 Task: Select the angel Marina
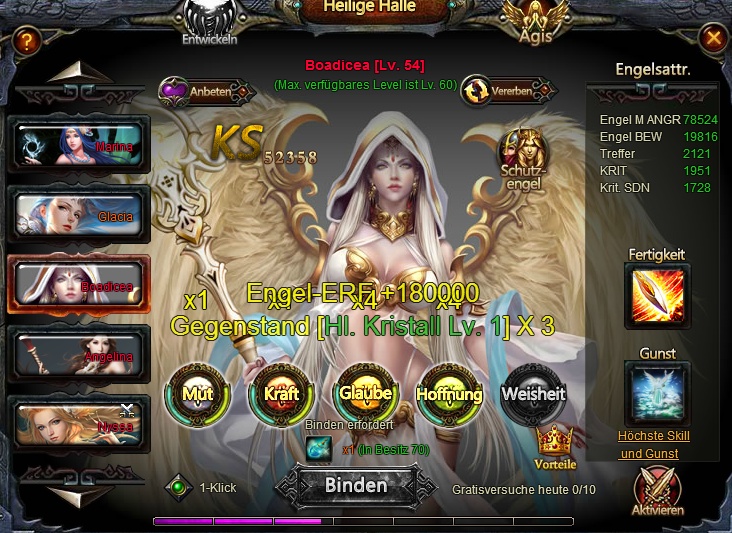pyautogui.click(x=79, y=144)
